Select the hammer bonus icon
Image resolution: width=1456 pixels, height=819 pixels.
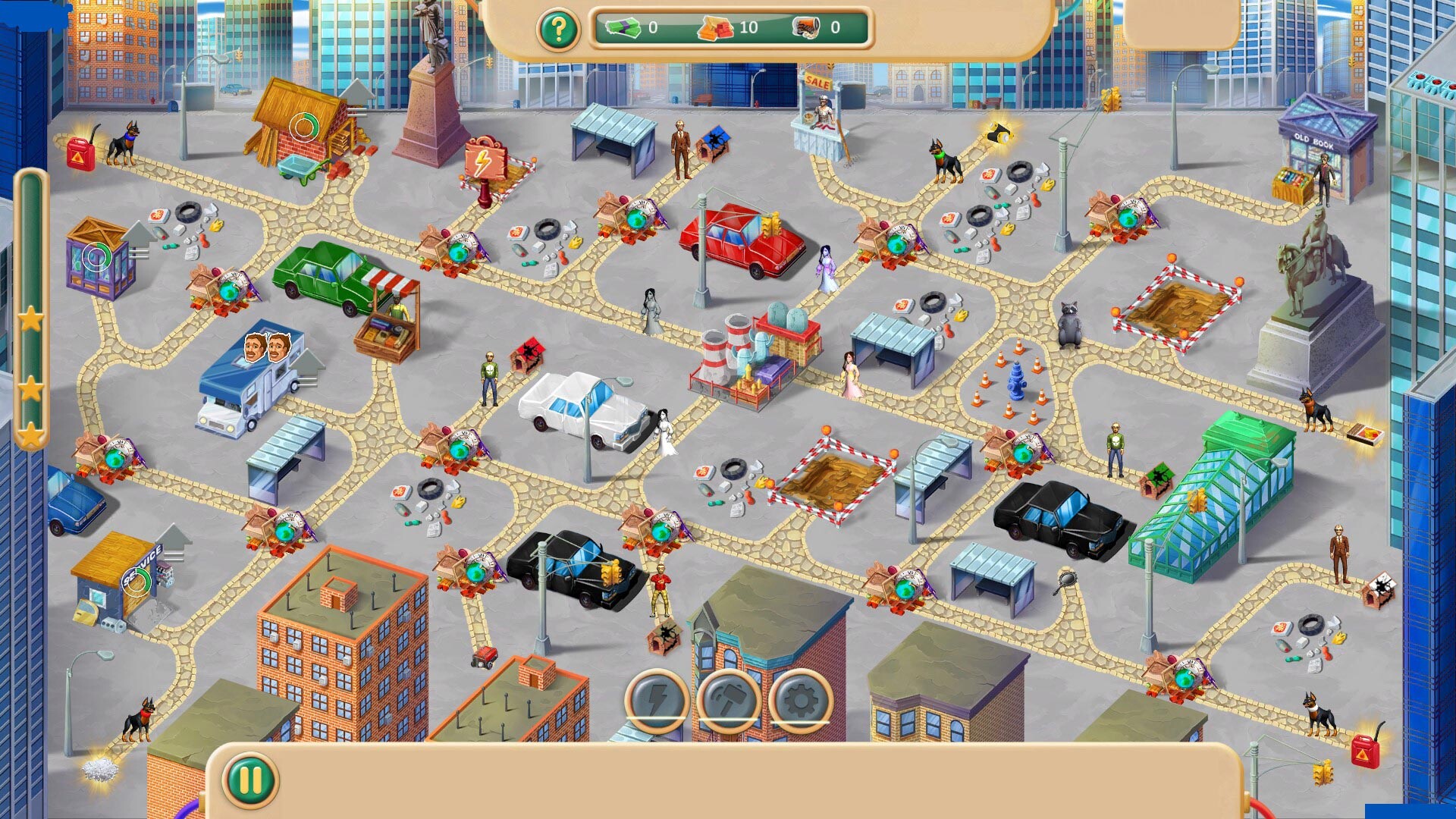point(729,701)
